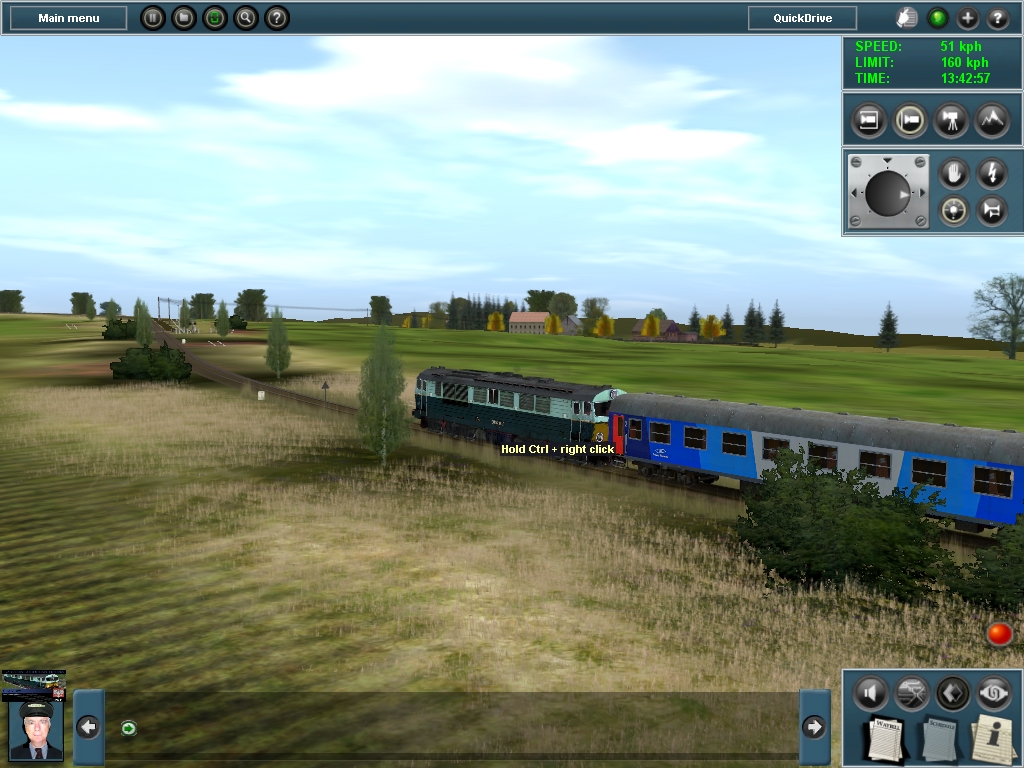Screen dimensions: 1024x768
Task: Click the magnifying glass find button
Action: (x=246, y=18)
